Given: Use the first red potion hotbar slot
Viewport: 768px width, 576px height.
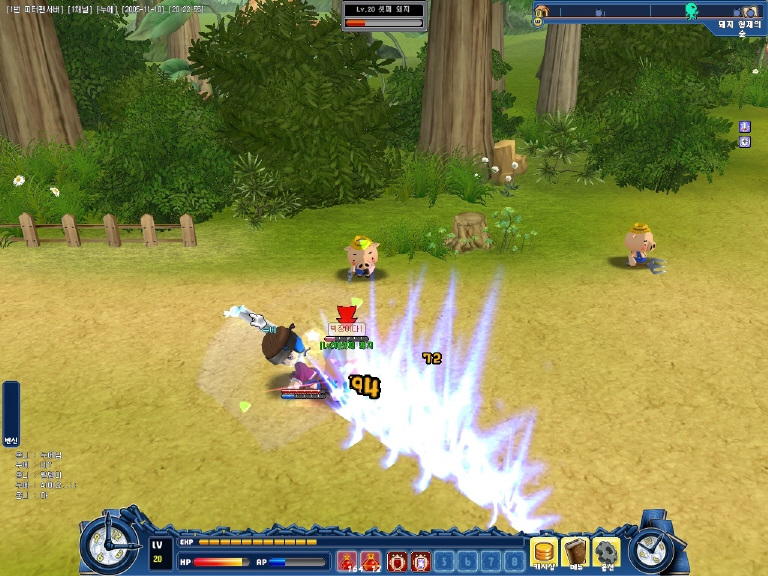Looking at the screenshot, I should pos(347,561).
